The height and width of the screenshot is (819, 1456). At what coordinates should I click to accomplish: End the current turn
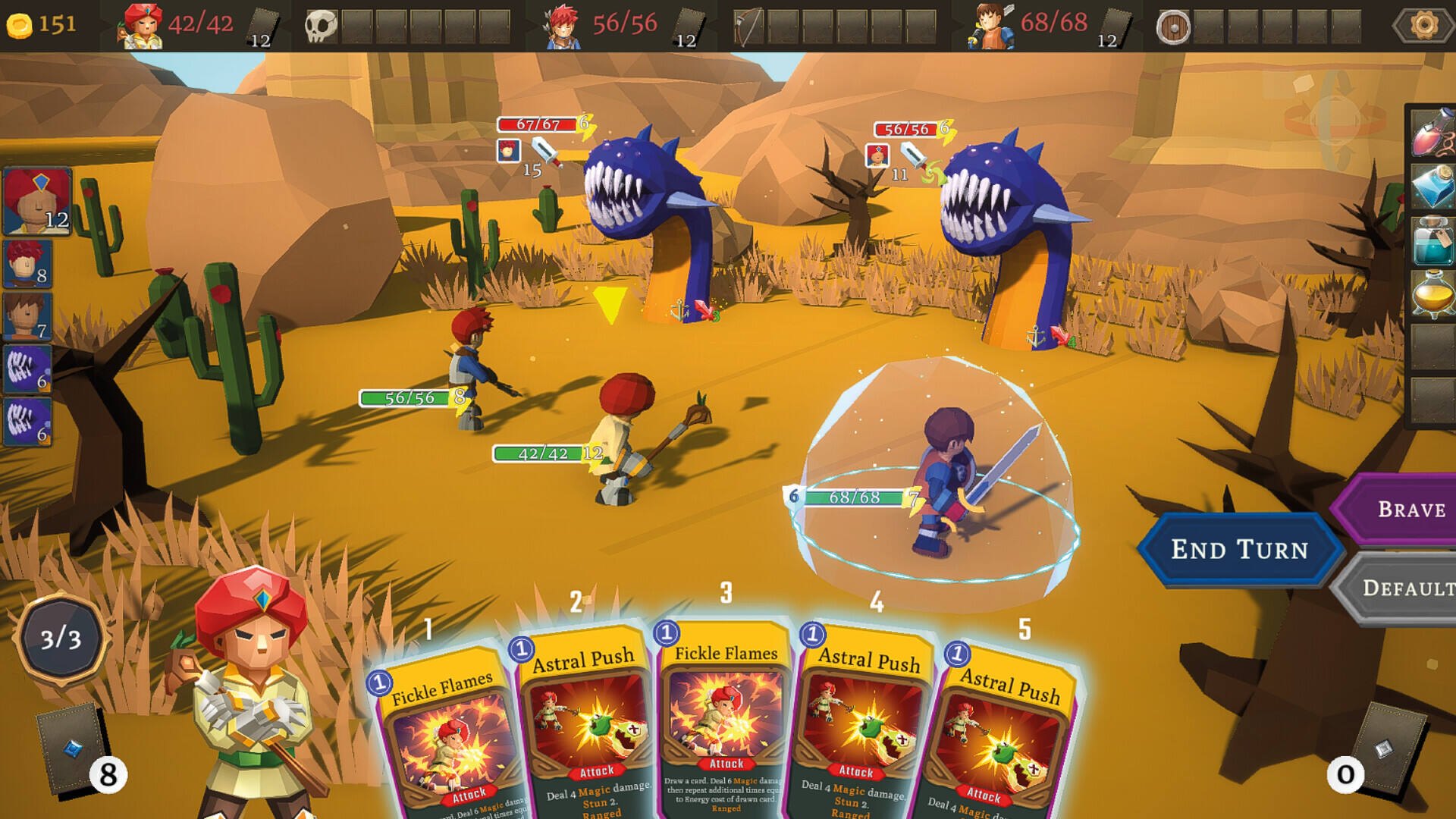point(1239,549)
